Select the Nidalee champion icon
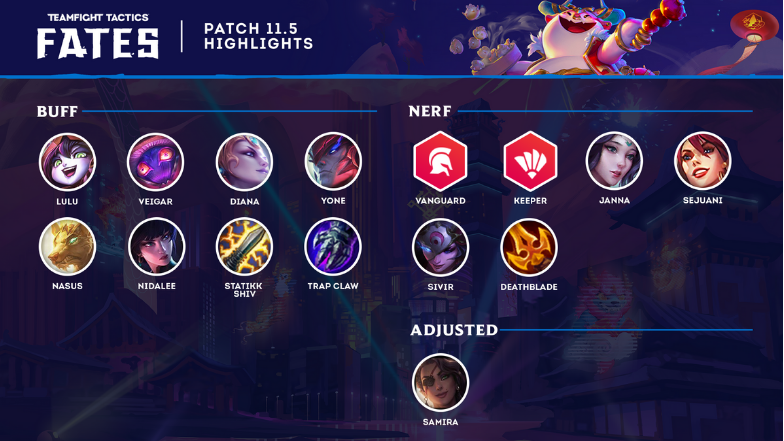The image size is (784, 441). pyautogui.click(x=156, y=247)
